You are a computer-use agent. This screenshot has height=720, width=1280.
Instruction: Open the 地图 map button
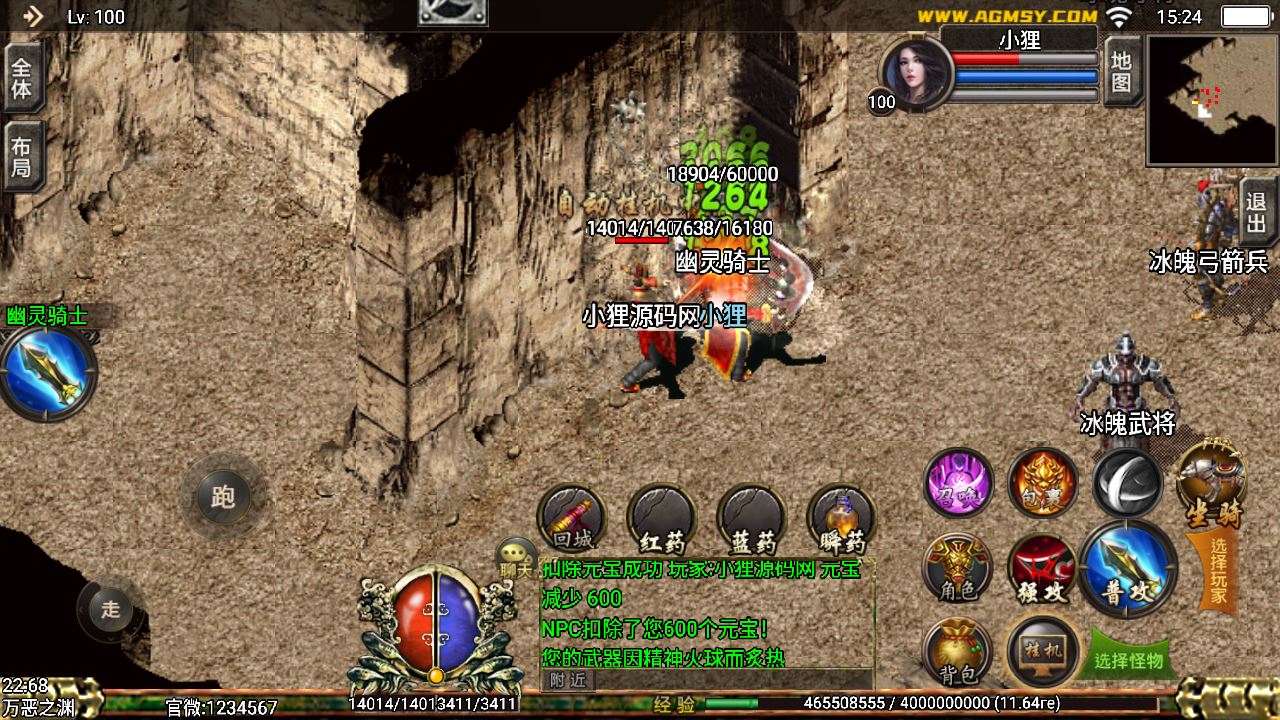(1122, 72)
